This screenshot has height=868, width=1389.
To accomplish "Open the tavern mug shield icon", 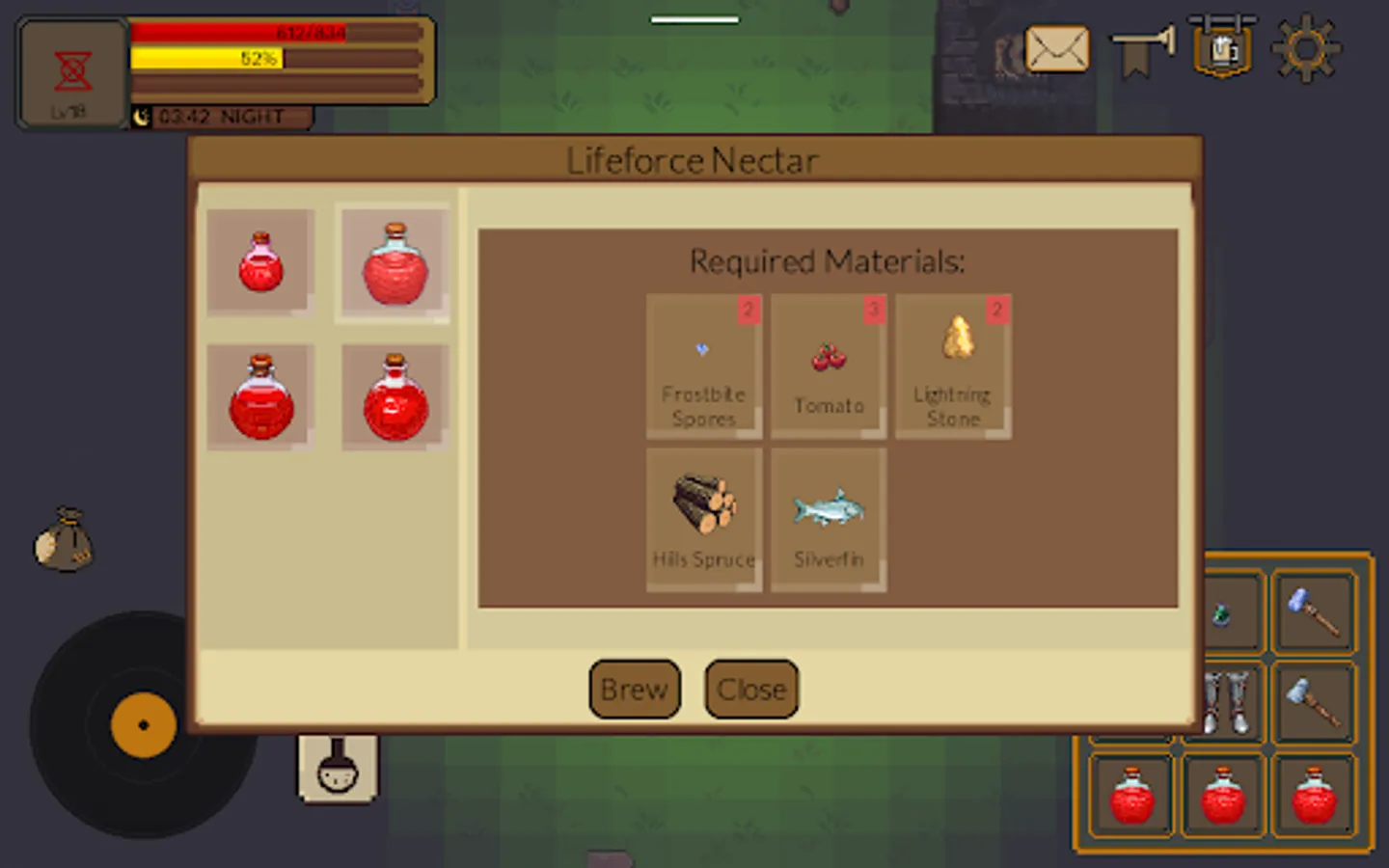I will point(1222,46).
